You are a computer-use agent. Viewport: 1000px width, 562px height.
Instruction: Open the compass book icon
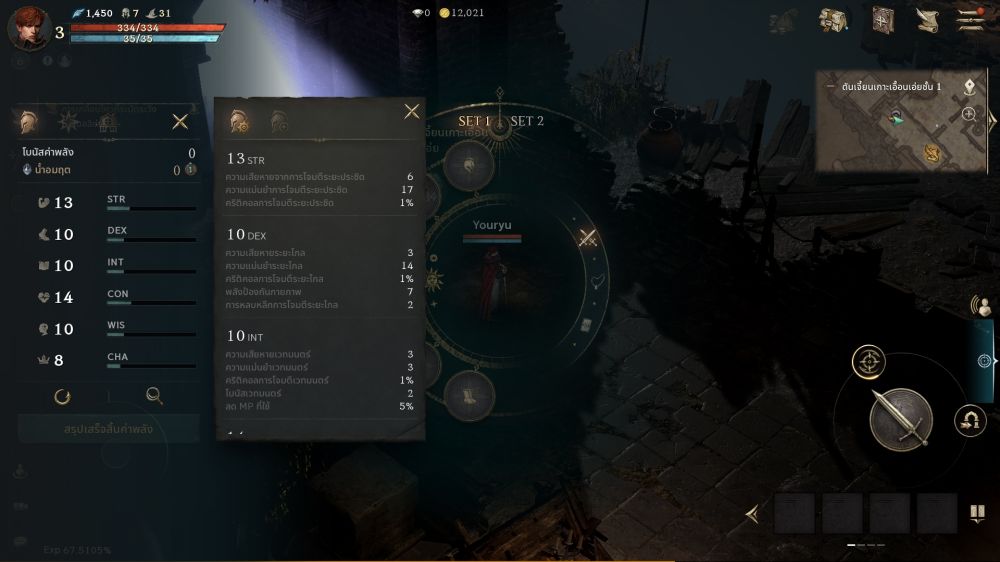[882, 20]
